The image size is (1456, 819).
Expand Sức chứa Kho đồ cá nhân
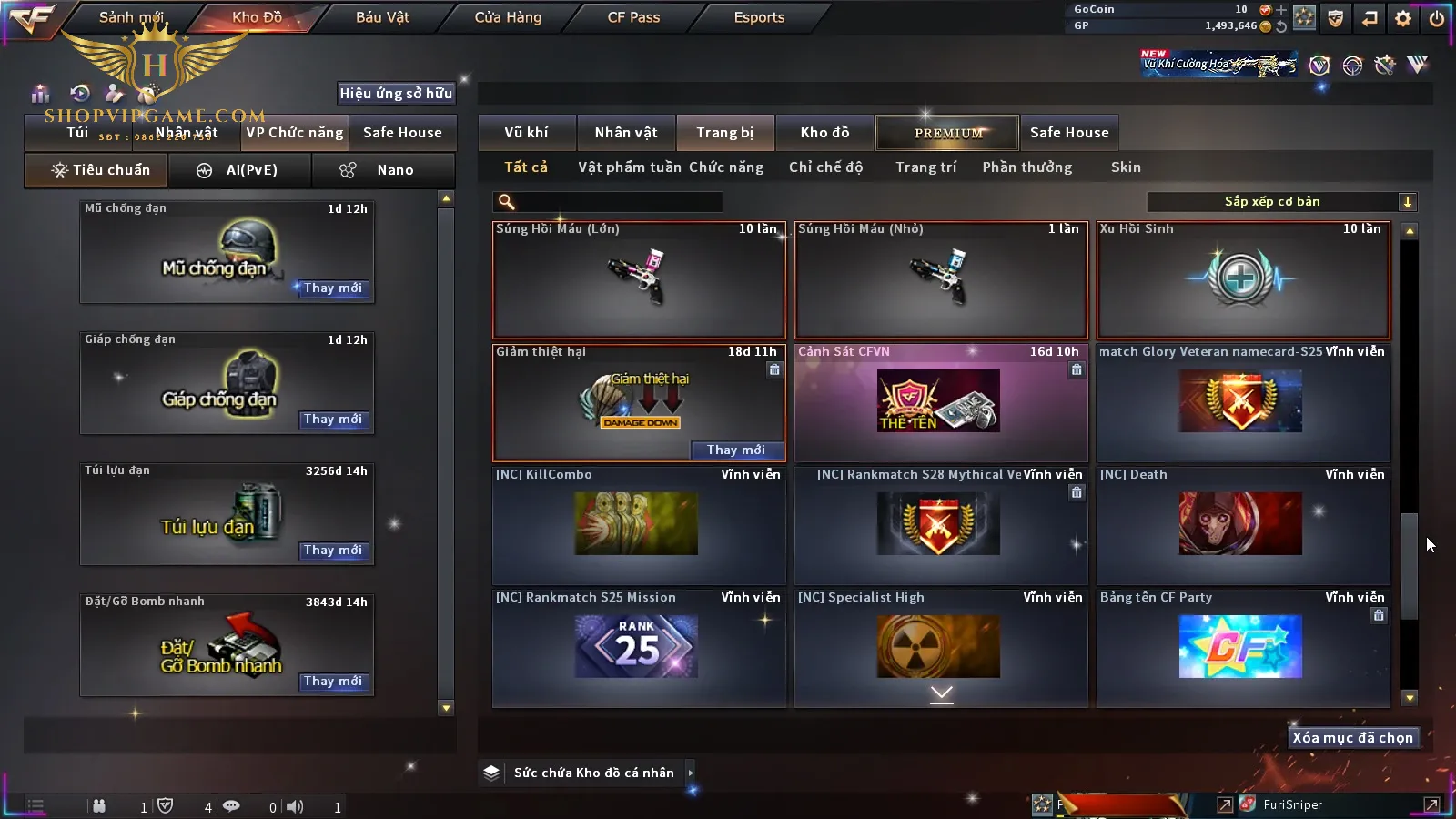(593, 773)
